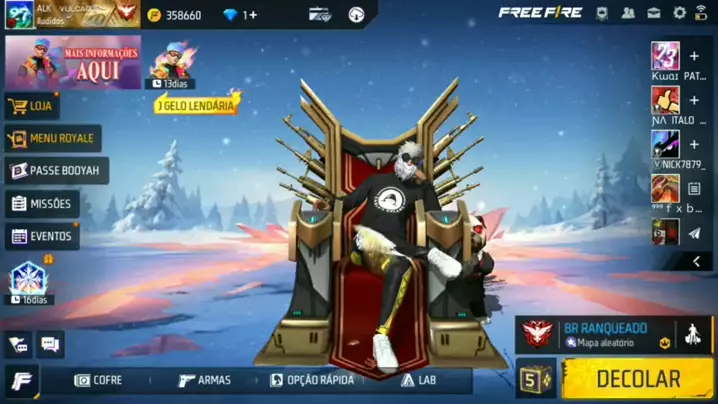718x404 pixels.
Task: Open the LOJA shop menu
Action: coord(32,106)
